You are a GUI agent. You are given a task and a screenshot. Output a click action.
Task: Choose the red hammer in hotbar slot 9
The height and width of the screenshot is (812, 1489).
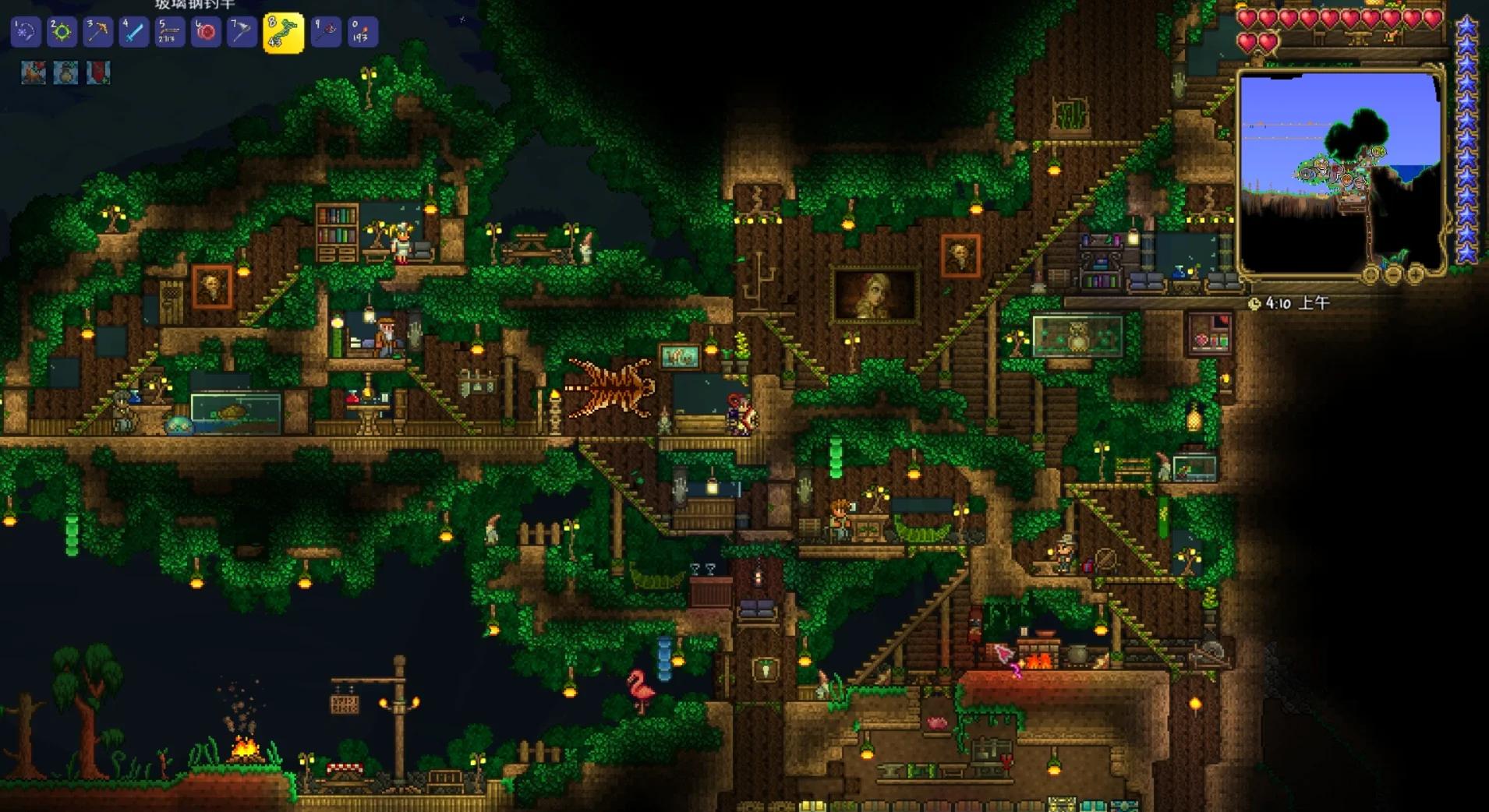(x=326, y=32)
